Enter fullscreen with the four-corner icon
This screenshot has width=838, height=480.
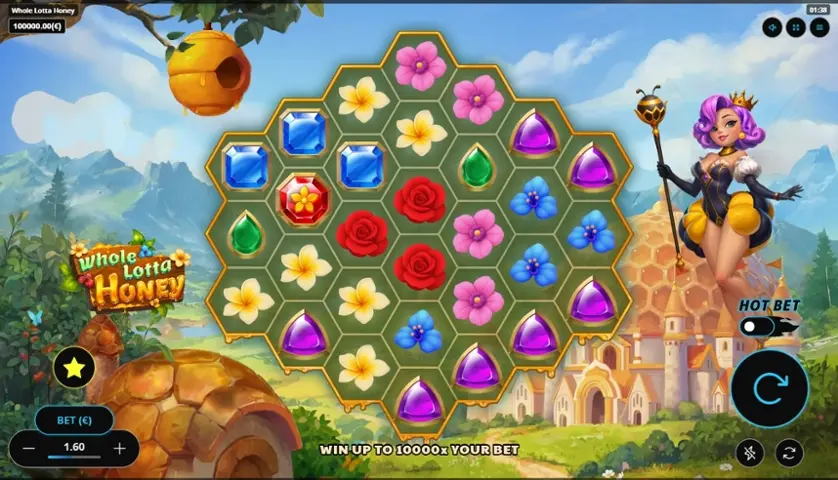[796, 28]
